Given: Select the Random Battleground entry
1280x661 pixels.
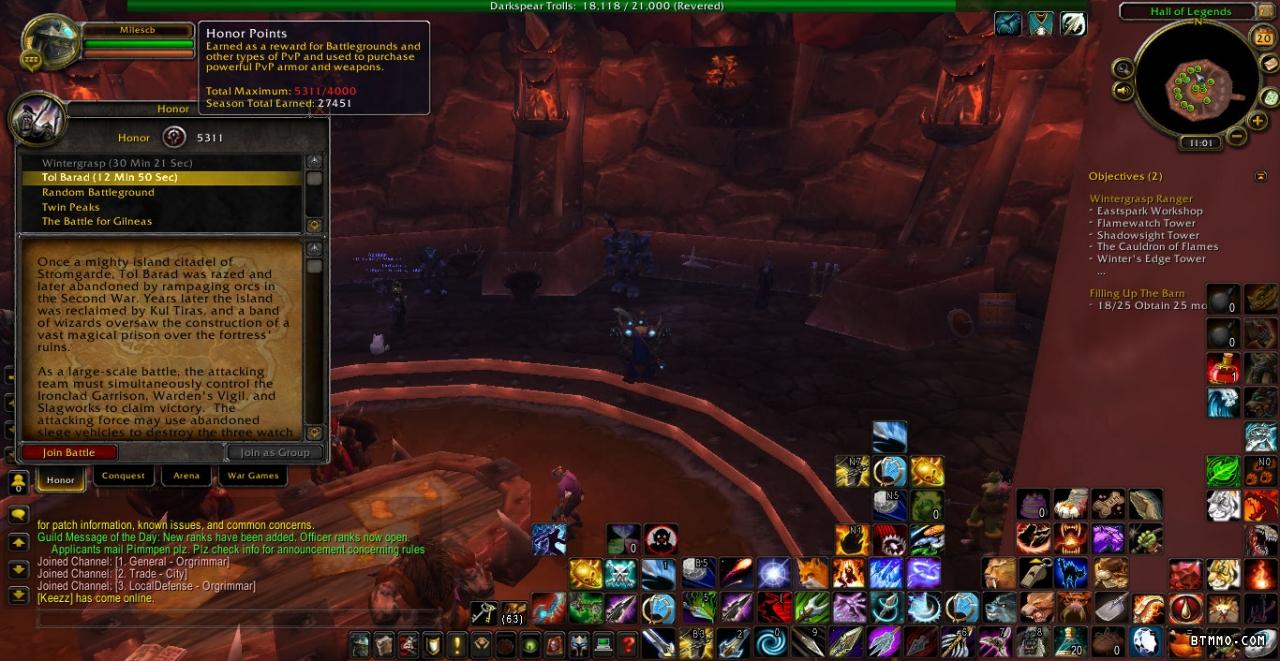Looking at the screenshot, I should (98, 192).
